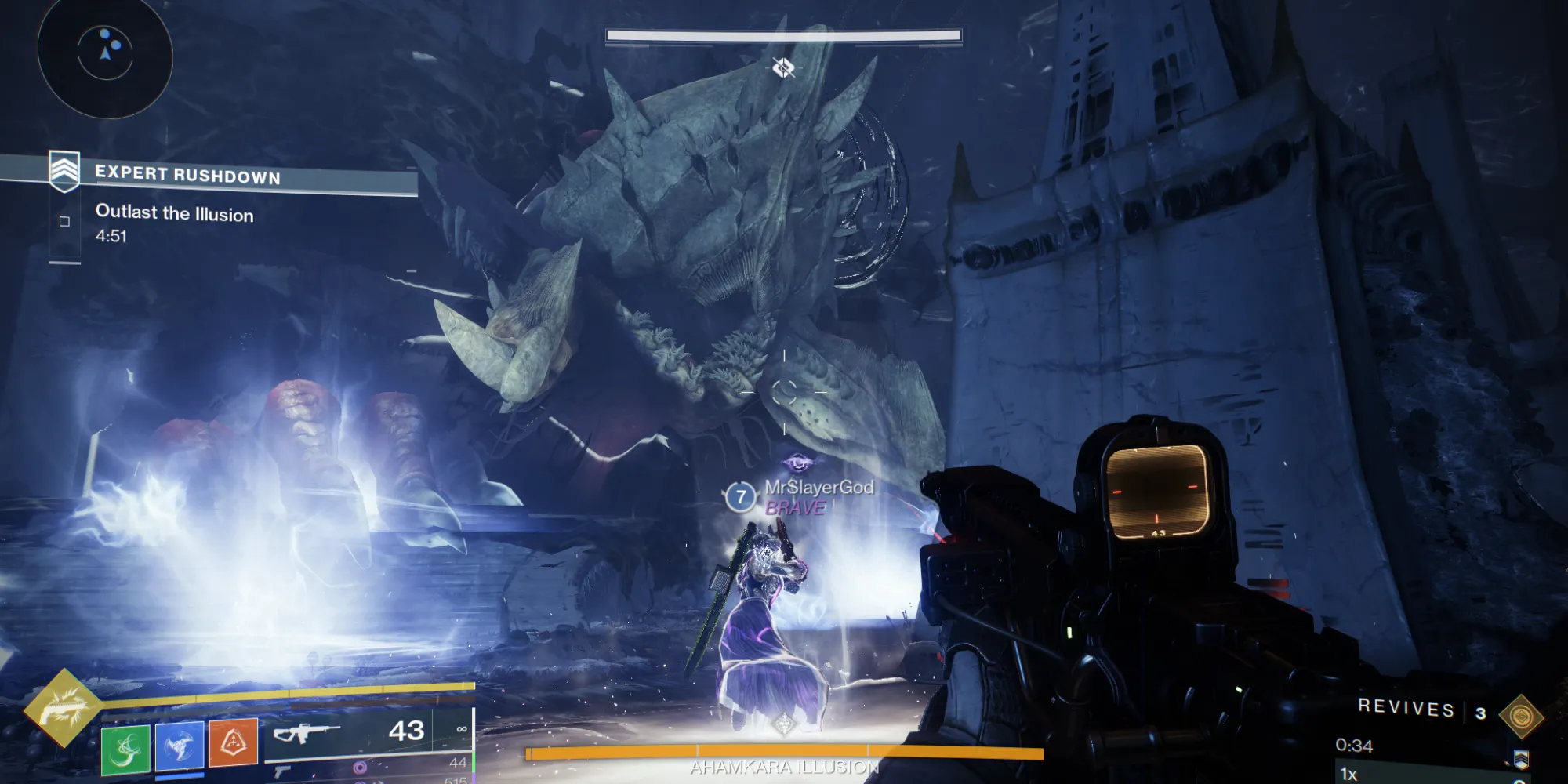Use the green swirl grenade ability
The width and height of the screenshot is (1568, 784).
point(125,748)
